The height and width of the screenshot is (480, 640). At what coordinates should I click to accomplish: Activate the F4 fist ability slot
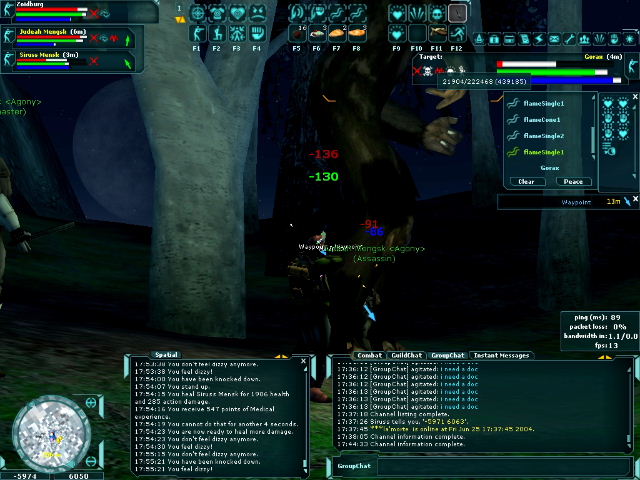(x=257, y=34)
